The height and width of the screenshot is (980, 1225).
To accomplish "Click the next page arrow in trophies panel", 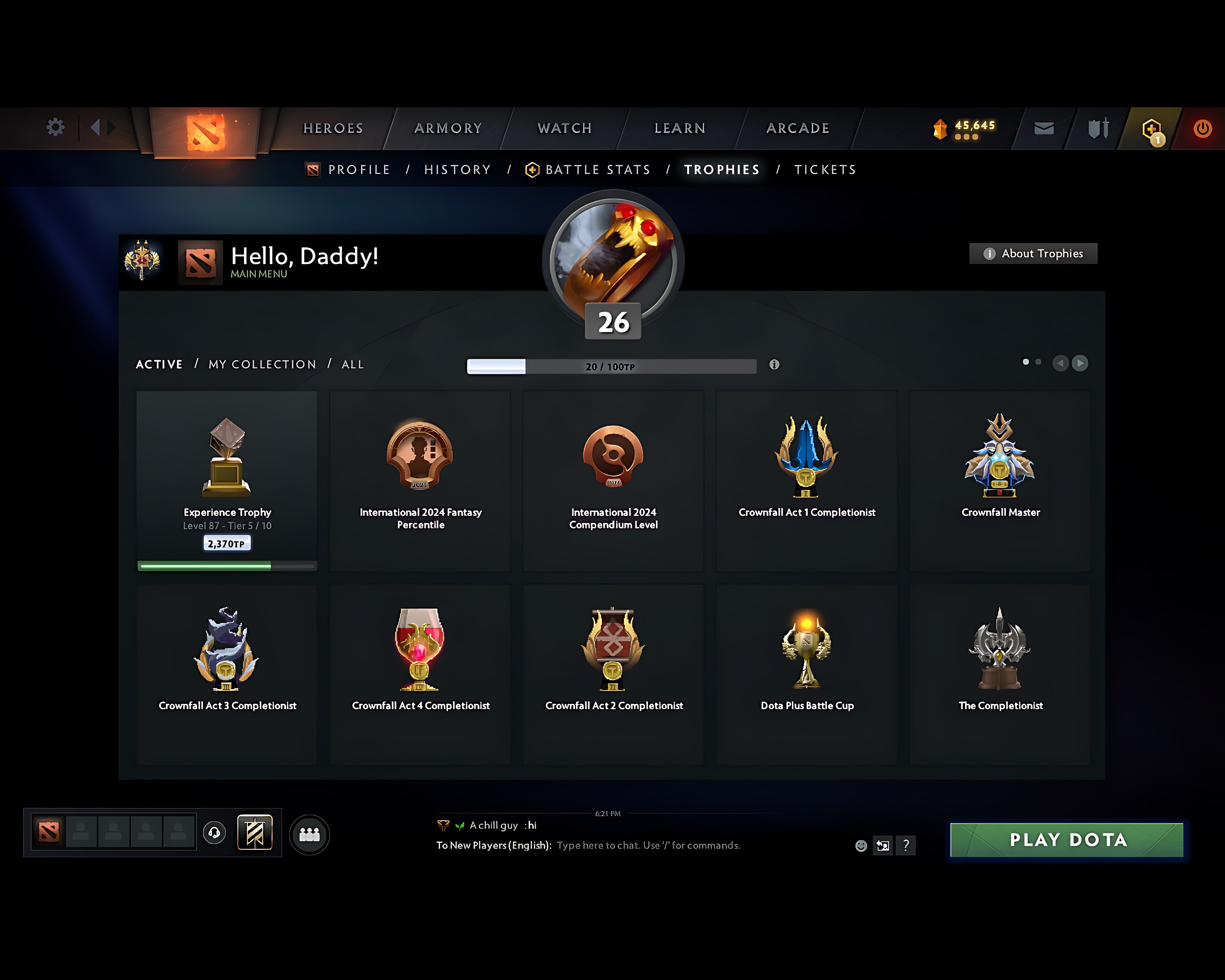I will tap(1080, 363).
